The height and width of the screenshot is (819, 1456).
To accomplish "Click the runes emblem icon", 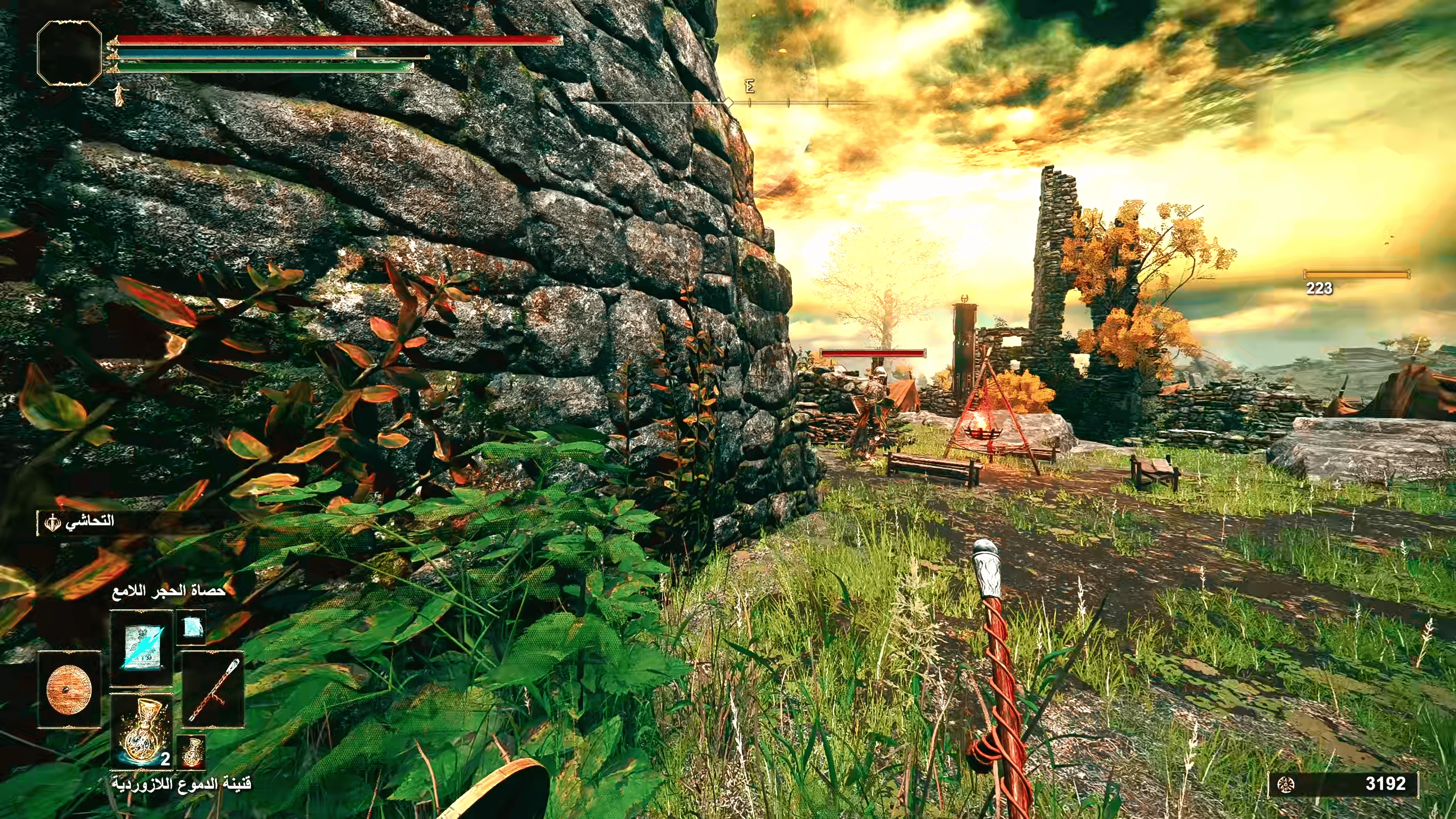I will (x=1286, y=784).
